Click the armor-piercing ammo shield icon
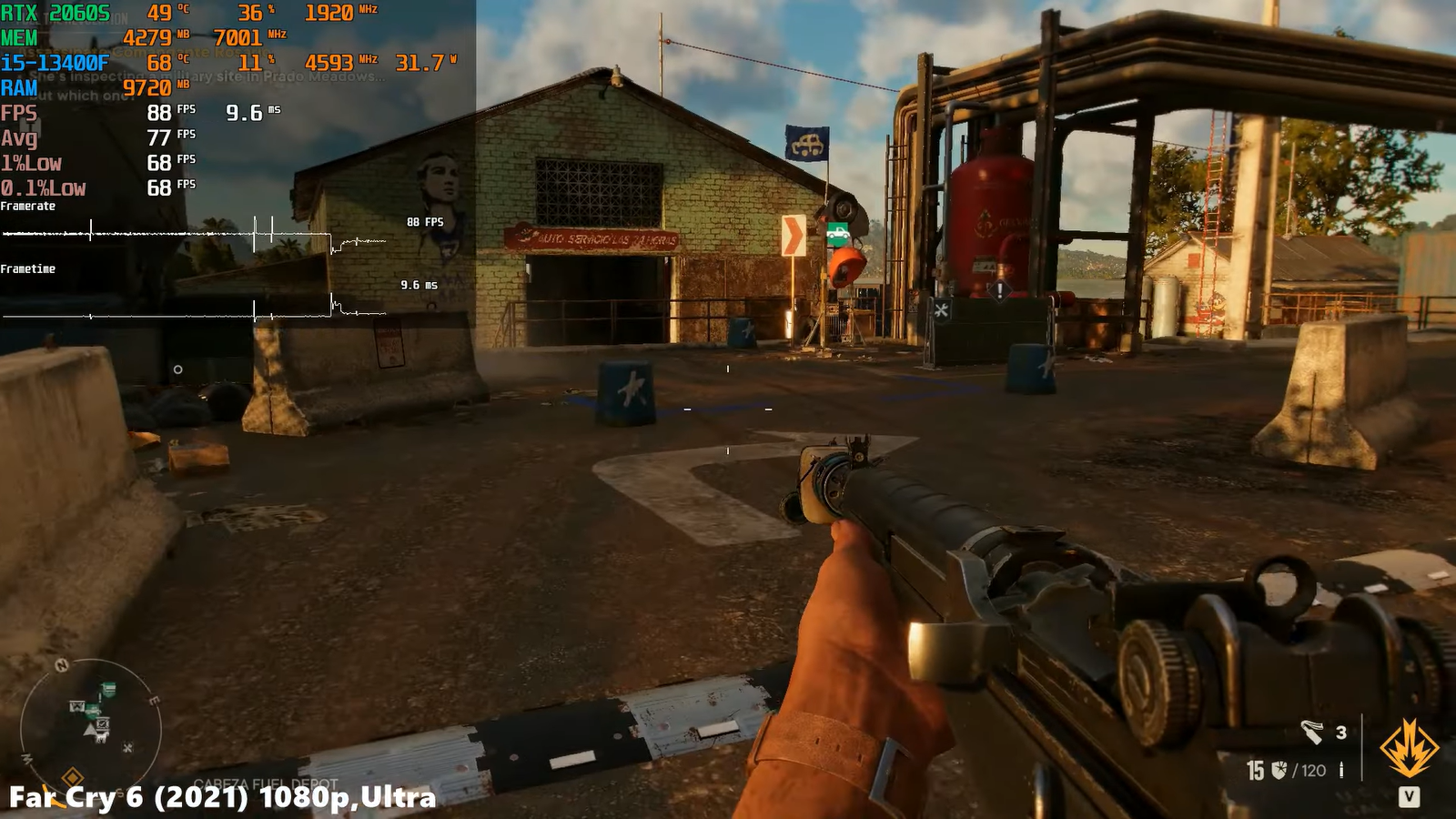The image size is (1456, 819). pyautogui.click(x=1279, y=770)
